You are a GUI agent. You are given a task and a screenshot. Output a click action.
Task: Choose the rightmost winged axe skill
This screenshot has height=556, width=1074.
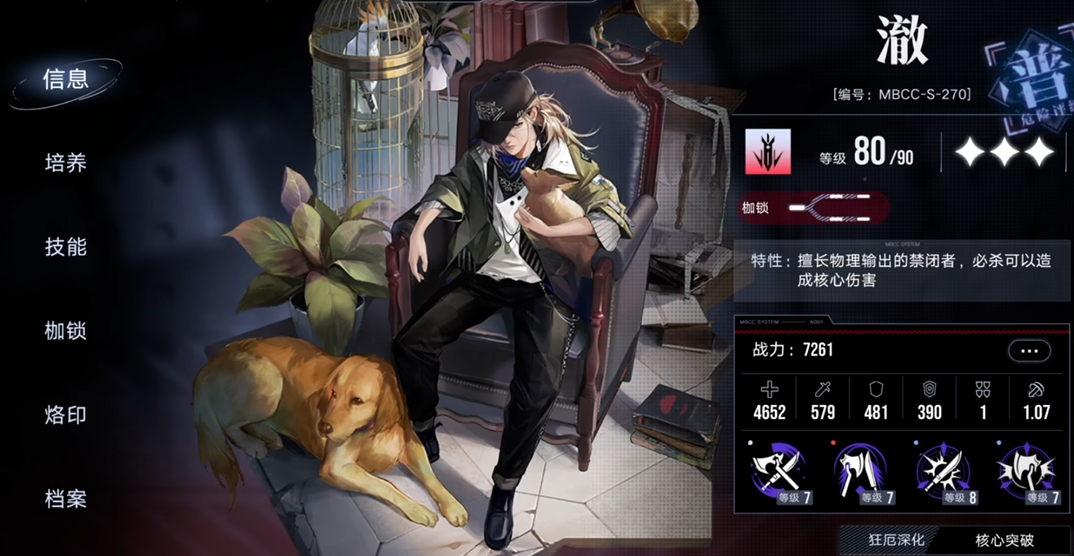point(1025,471)
